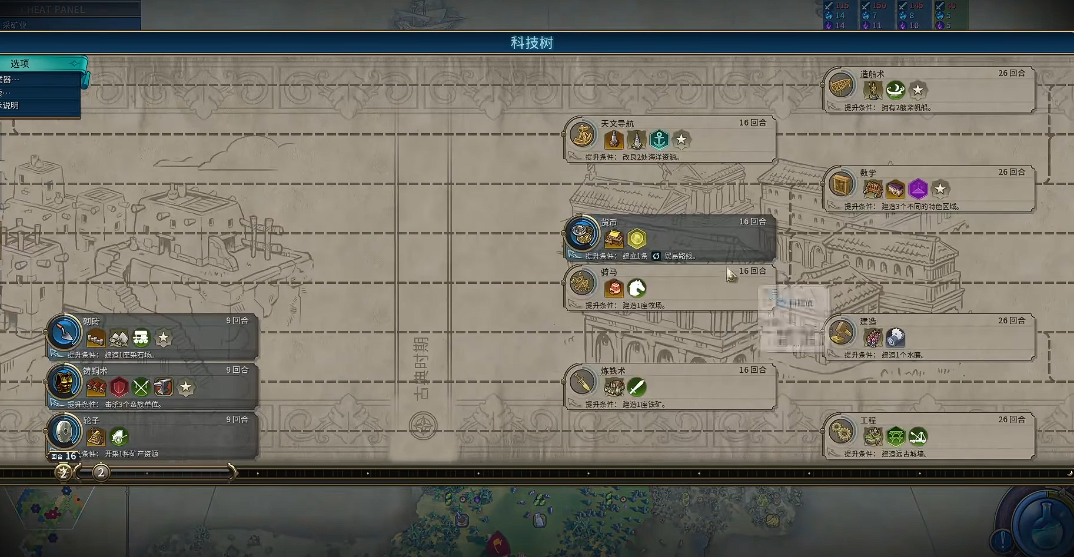Click the white horse icon under 骑马
Screen dimensions: 1074x557
coord(636,288)
